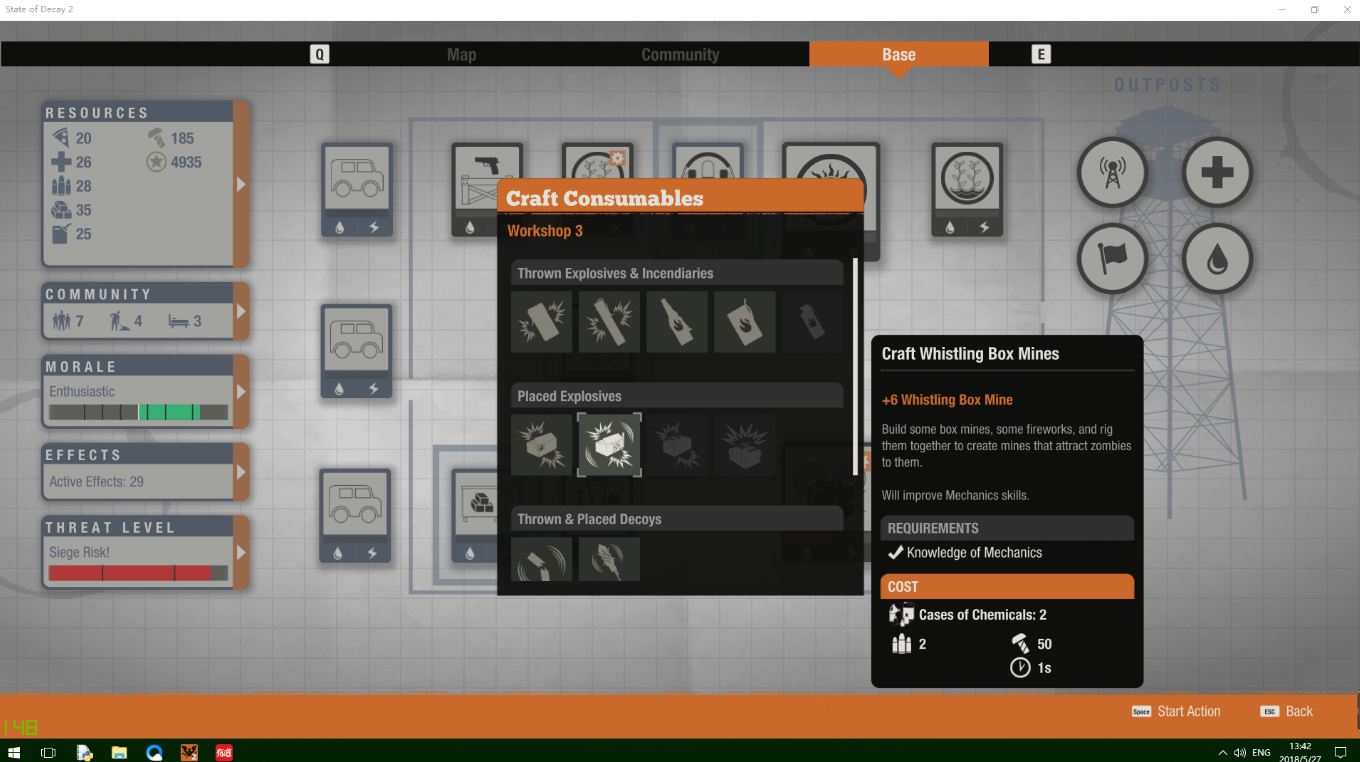Viewport: 1360px width, 762px height.
Task: View the Threat Level panel
Action: coord(240,552)
